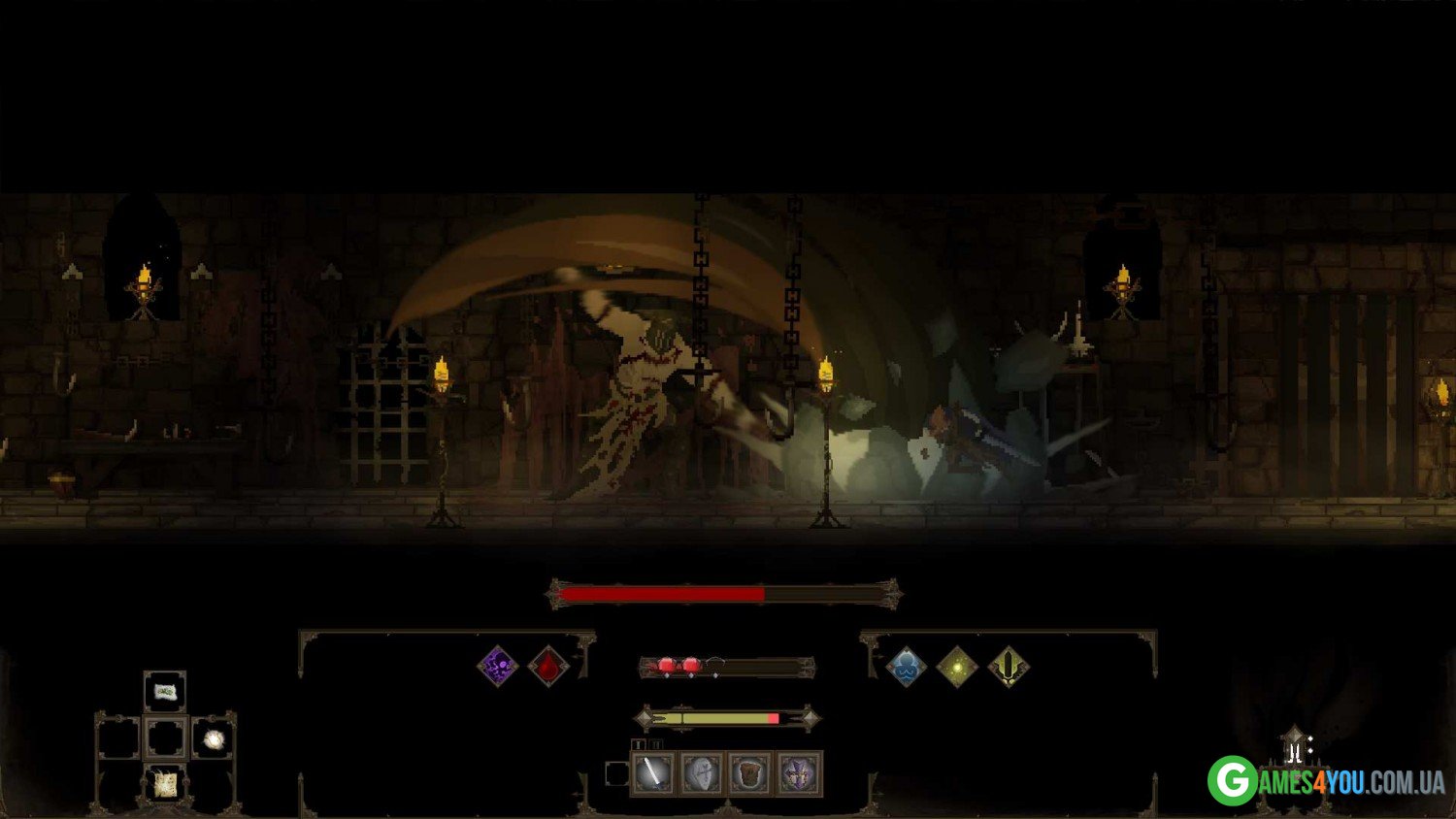This screenshot has width=1456, height=819.
Task: Select the glowing white orb quick slot
Action: click(214, 739)
